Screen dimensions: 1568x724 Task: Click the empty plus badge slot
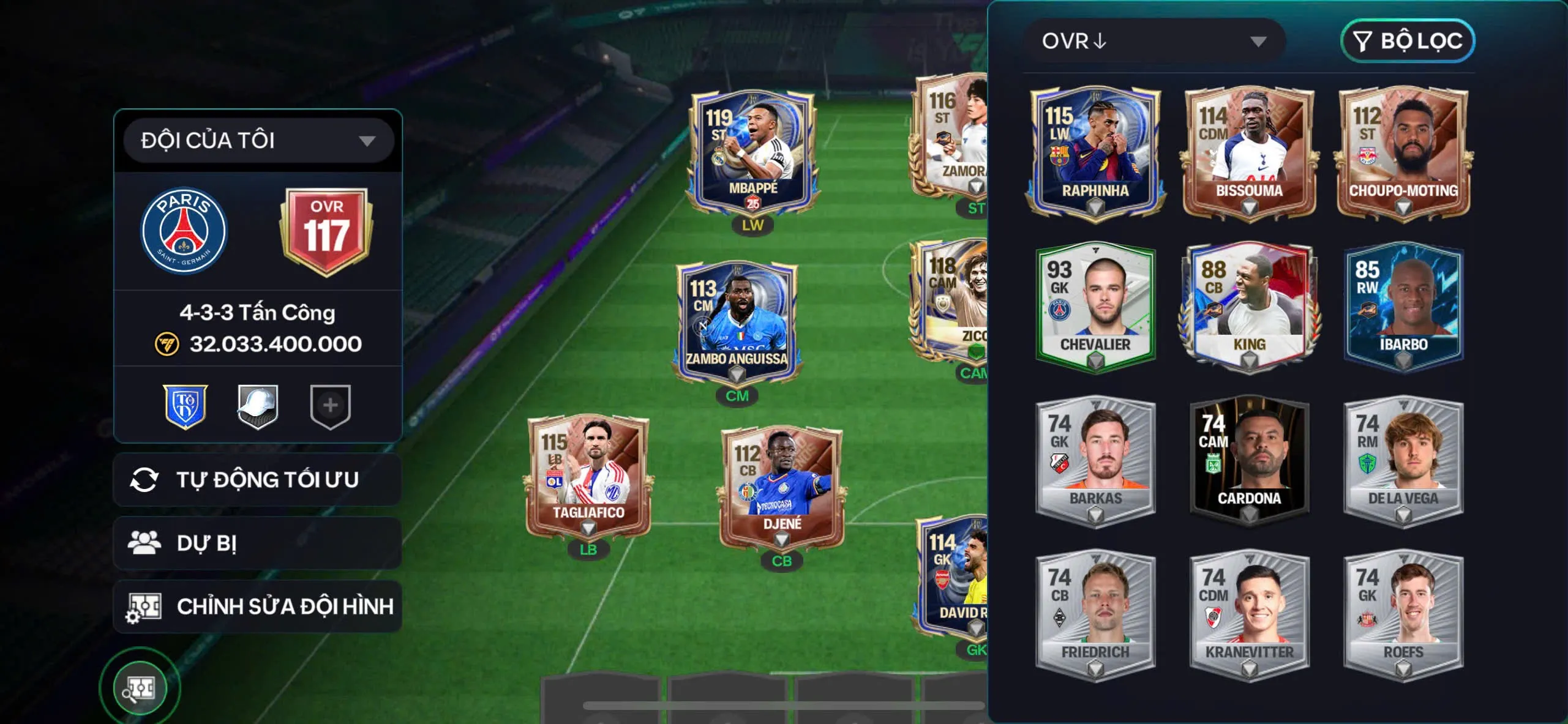click(330, 406)
